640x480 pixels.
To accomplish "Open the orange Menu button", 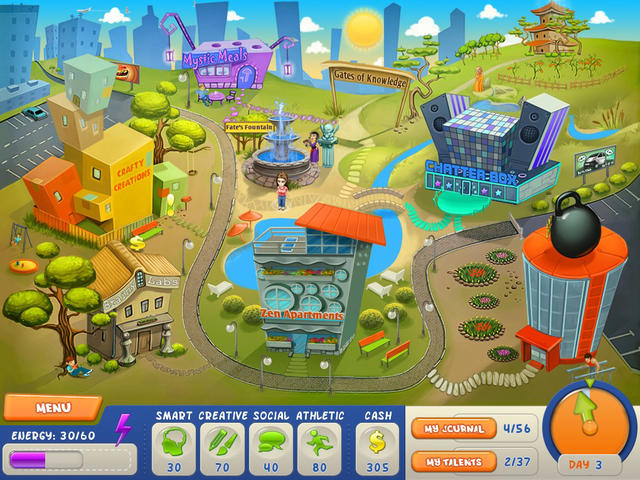I will click(x=52, y=408).
